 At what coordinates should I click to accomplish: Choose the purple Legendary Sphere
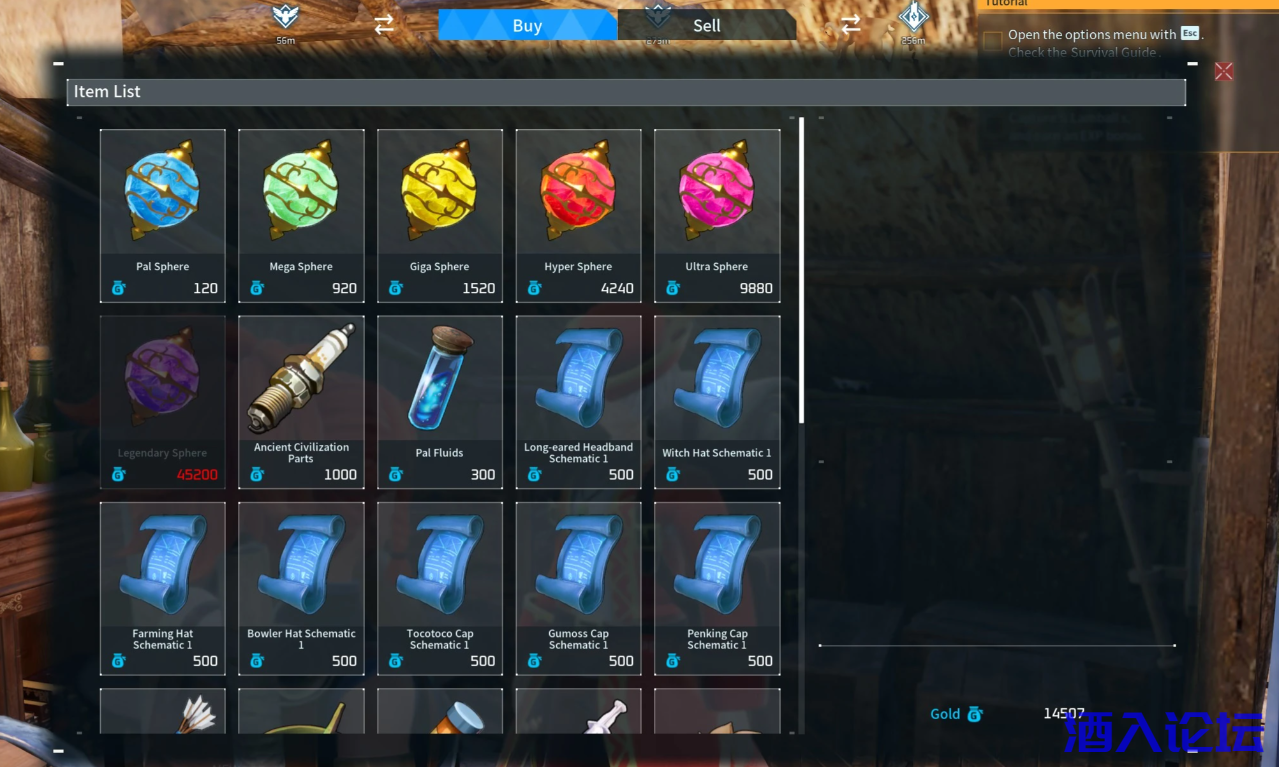tap(162, 401)
